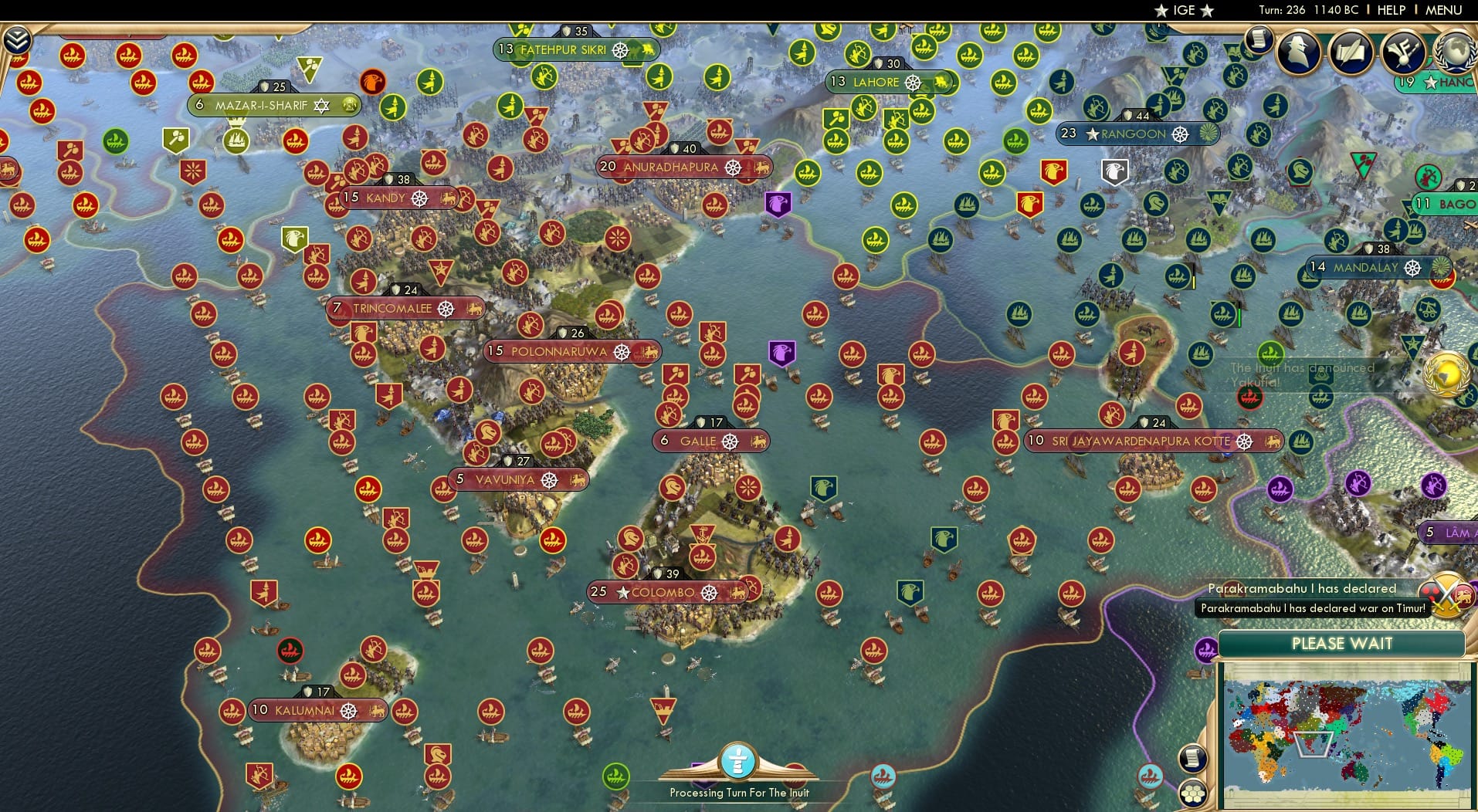The image size is (1478, 812).
Task: Click the capital star on Colombo's banner
Action: coord(622,593)
